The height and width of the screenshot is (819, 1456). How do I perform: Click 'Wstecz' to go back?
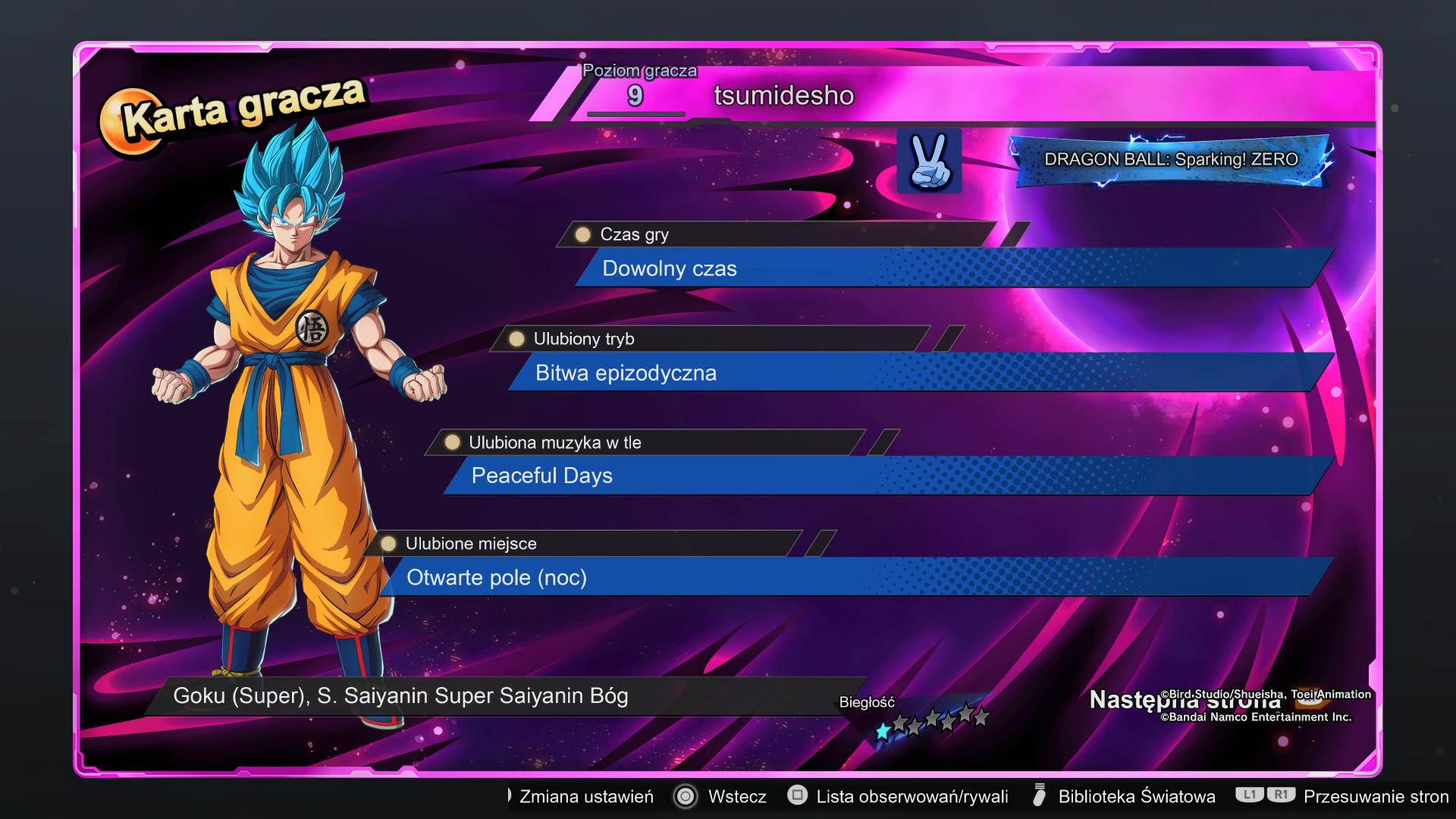point(736,796)
